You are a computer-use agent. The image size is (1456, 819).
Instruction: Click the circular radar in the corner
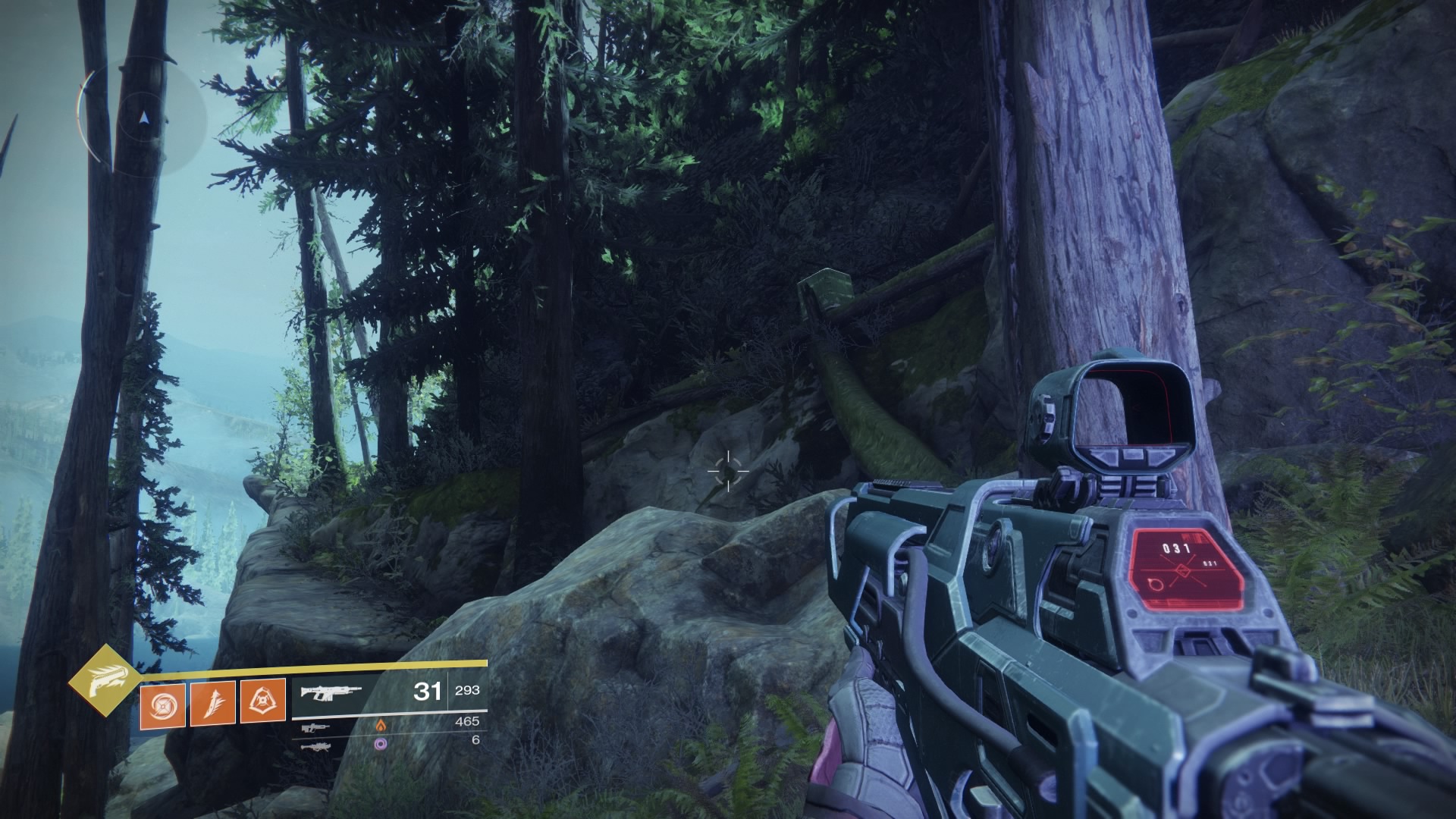click(x=142, y=118)
